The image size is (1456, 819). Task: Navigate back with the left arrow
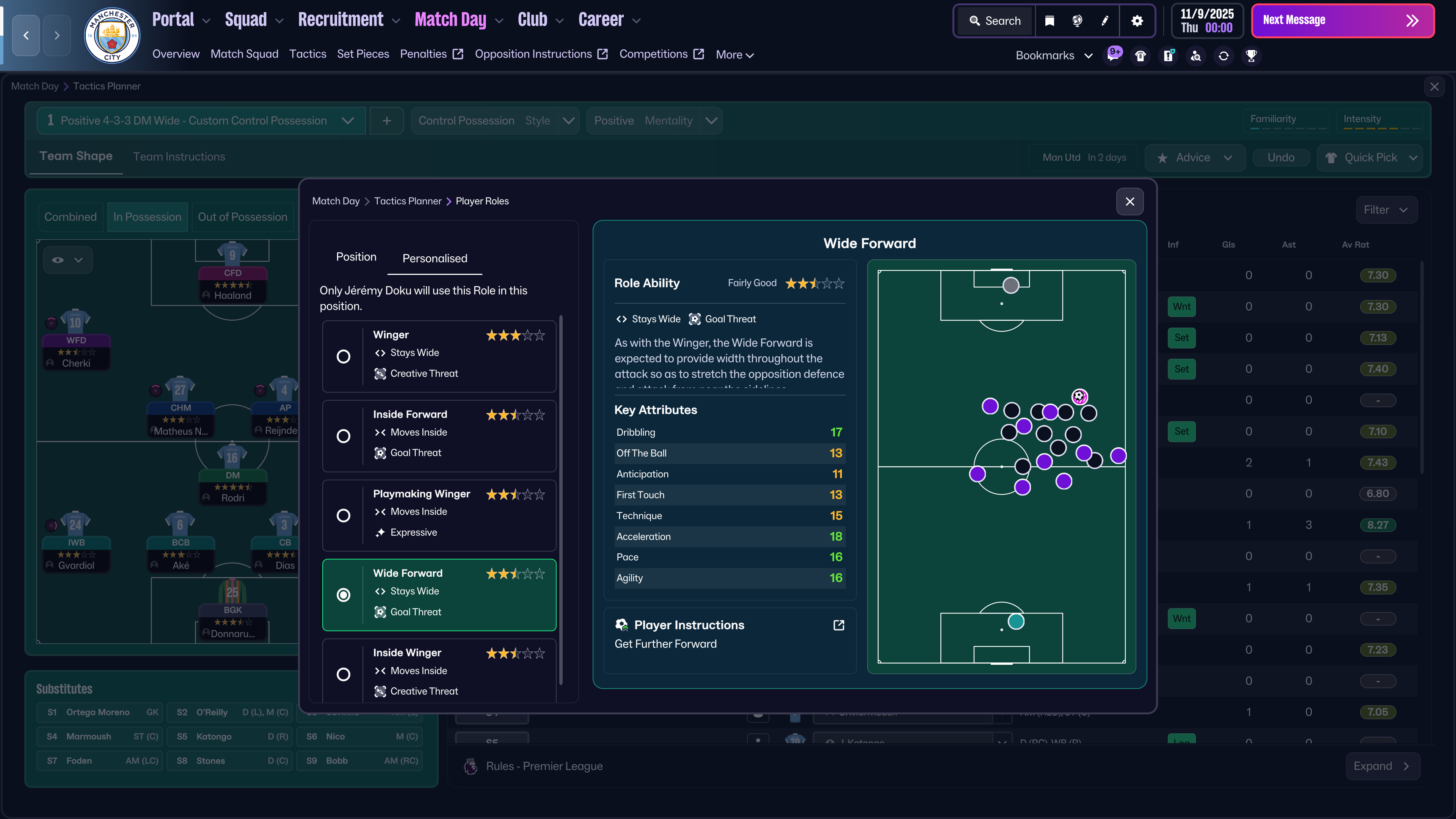[26, 36]
